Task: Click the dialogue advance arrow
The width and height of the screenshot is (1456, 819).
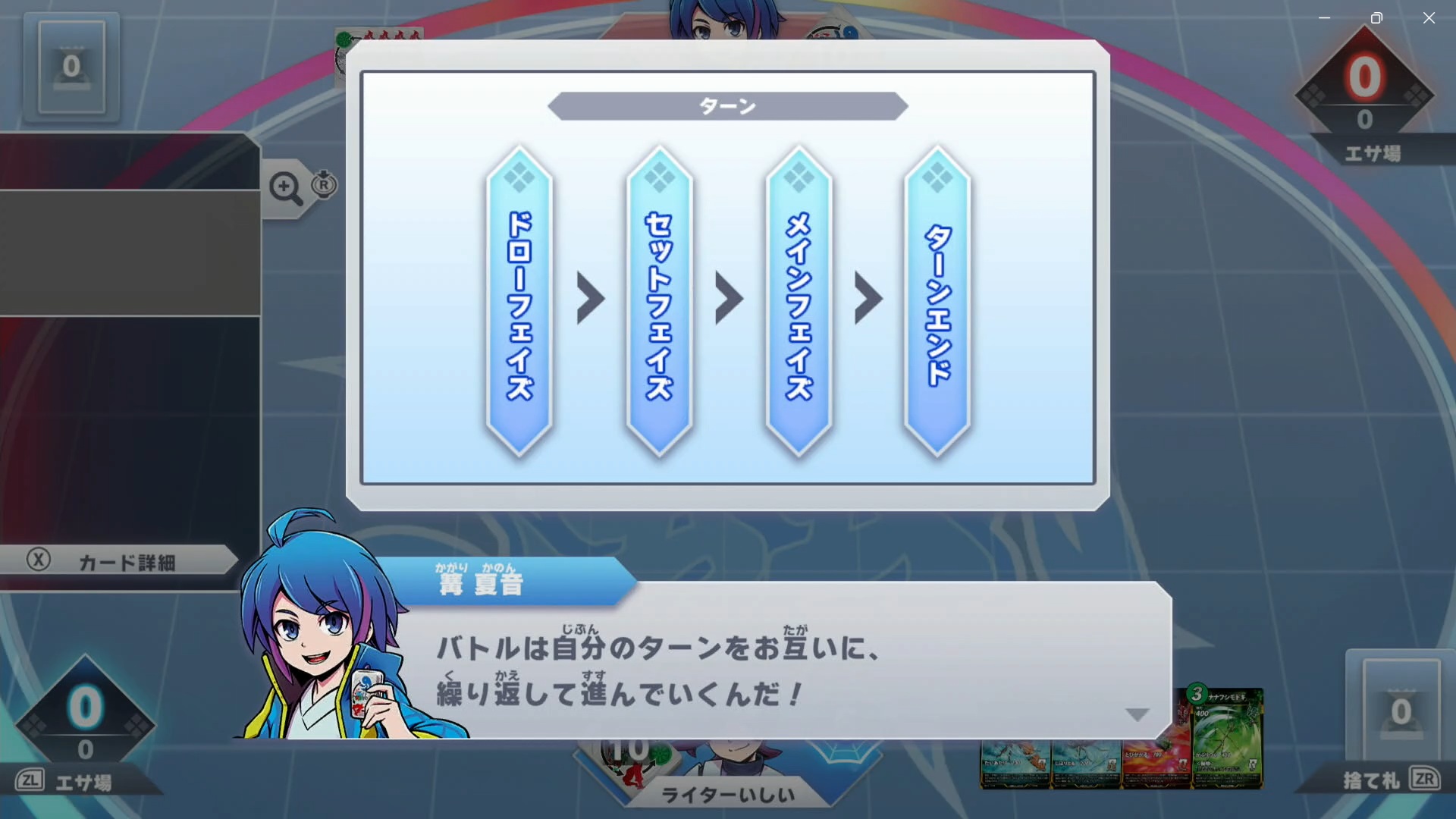Action: click(1136, 714)
